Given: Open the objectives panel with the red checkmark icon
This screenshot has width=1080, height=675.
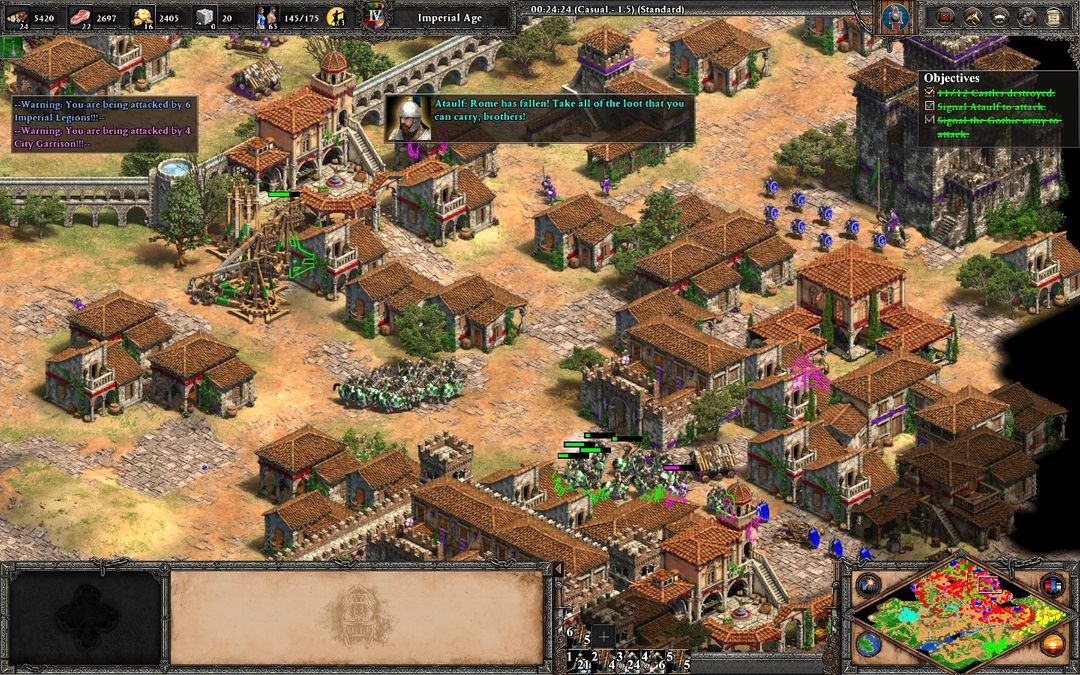Looking at the screenshot, I should tap(943, 17).
